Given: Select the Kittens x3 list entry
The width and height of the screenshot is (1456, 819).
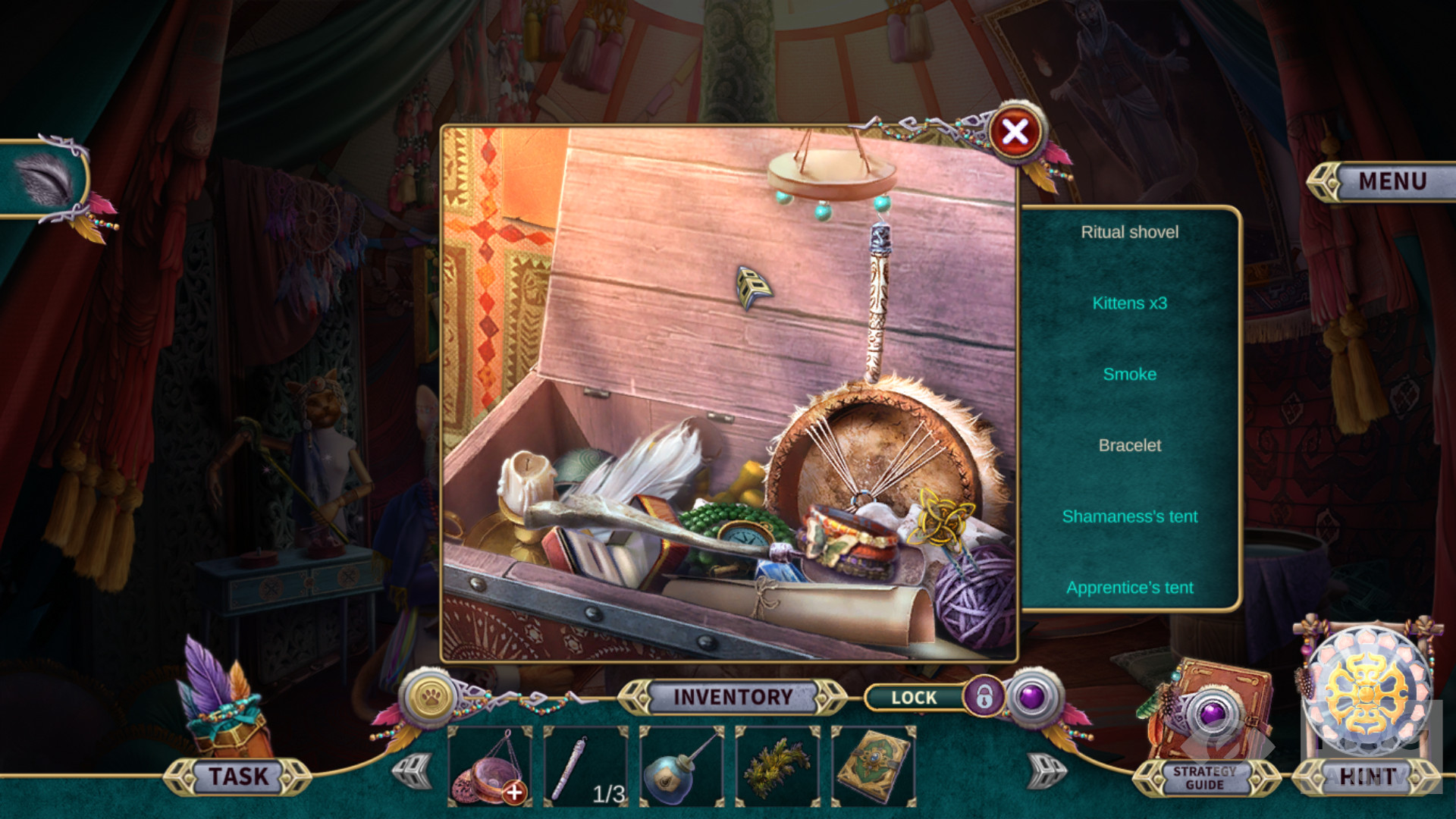Looking at the screenshot, I should pyautogui.click(x=1129, y=303).
